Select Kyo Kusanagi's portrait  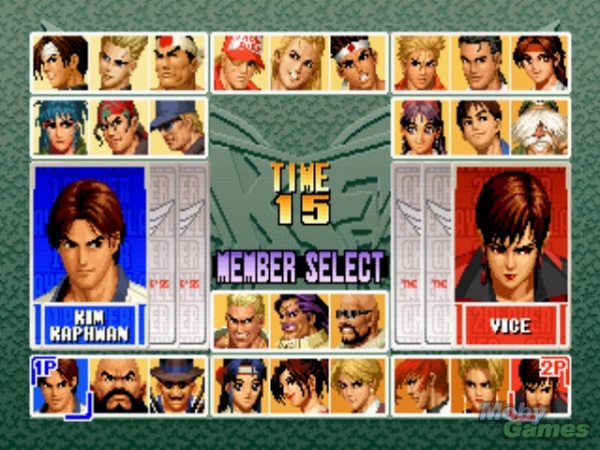[61, 62]
